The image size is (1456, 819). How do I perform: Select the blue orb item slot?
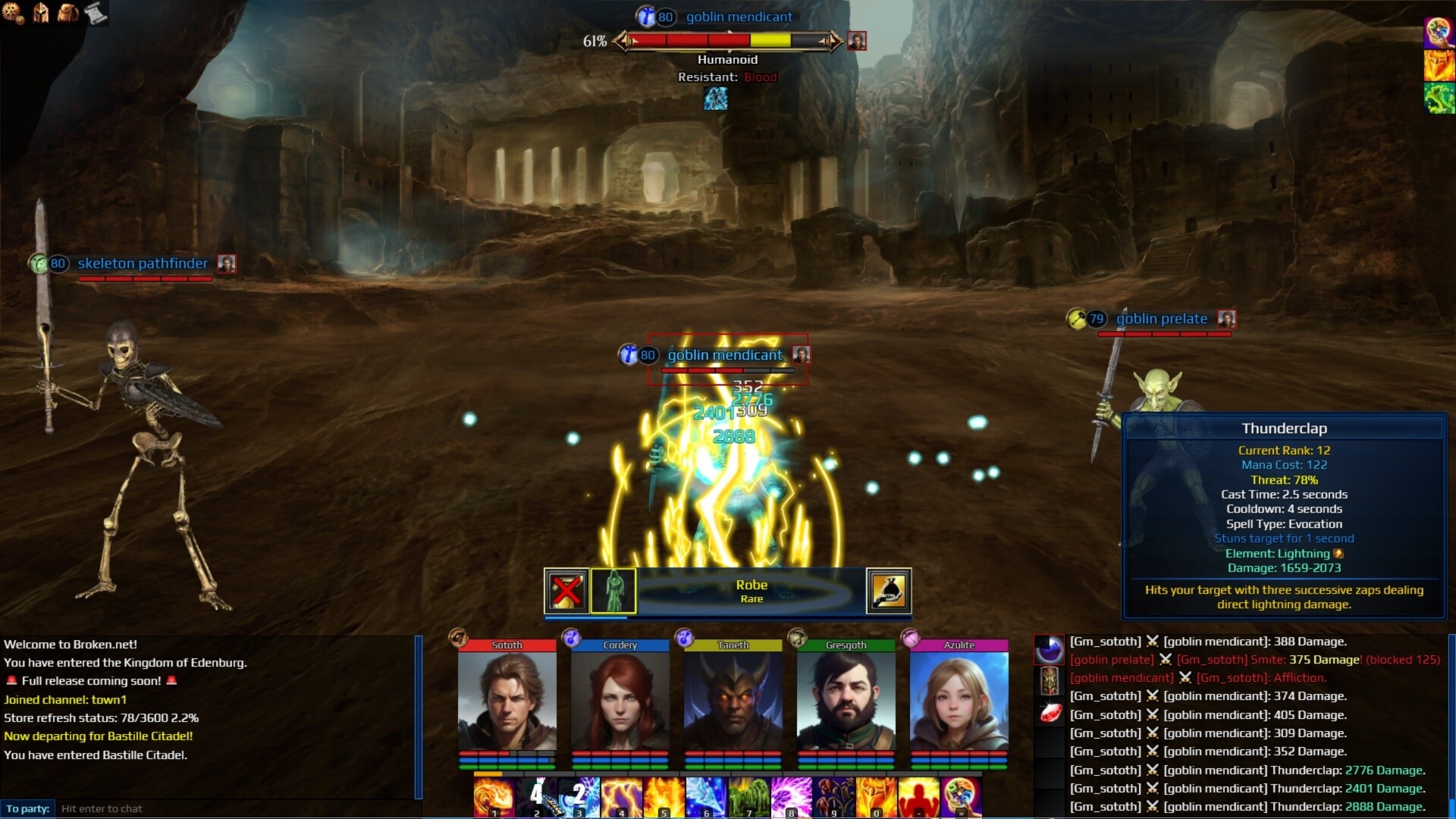pos(1050,650)
